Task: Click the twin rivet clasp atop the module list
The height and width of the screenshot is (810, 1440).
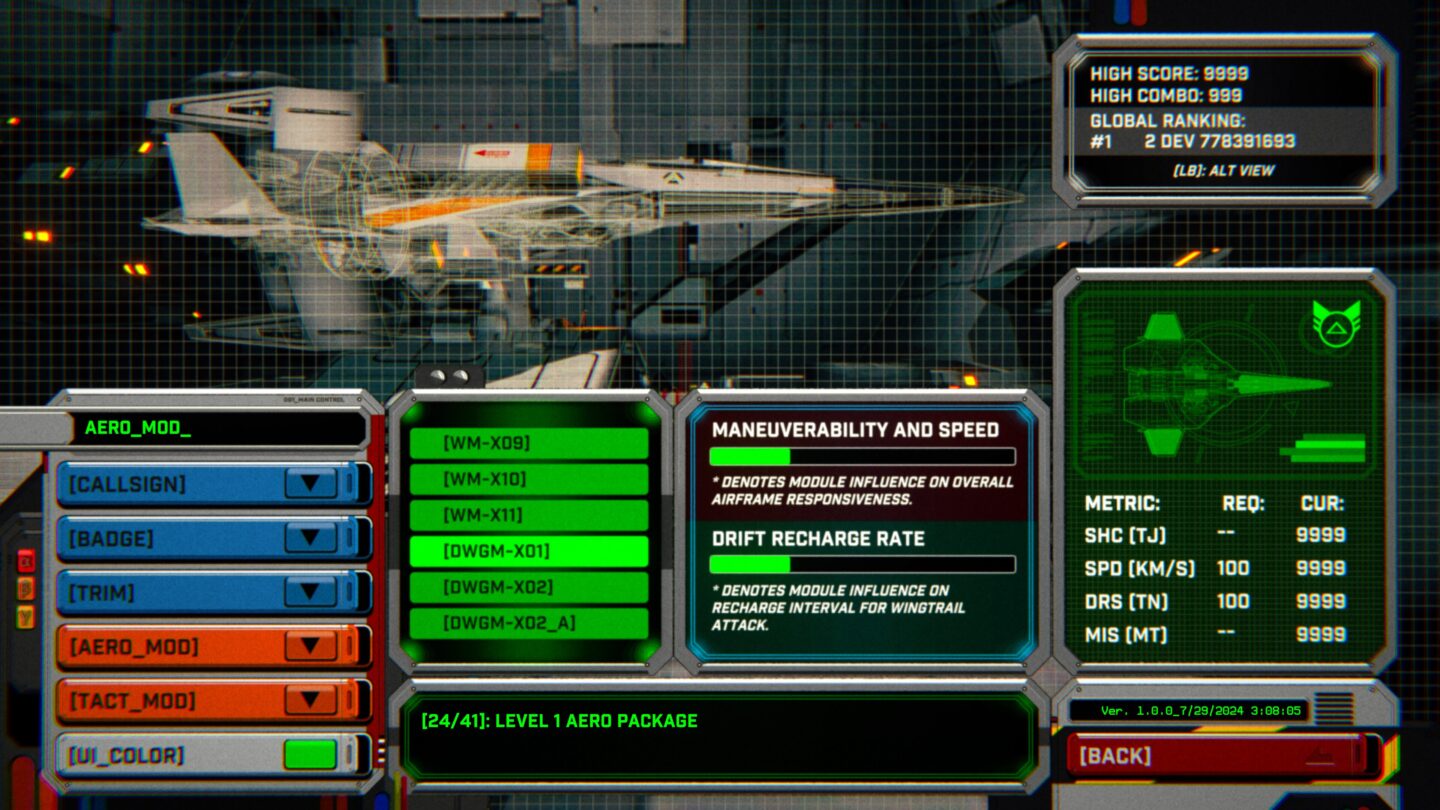Action: point(451,373)
